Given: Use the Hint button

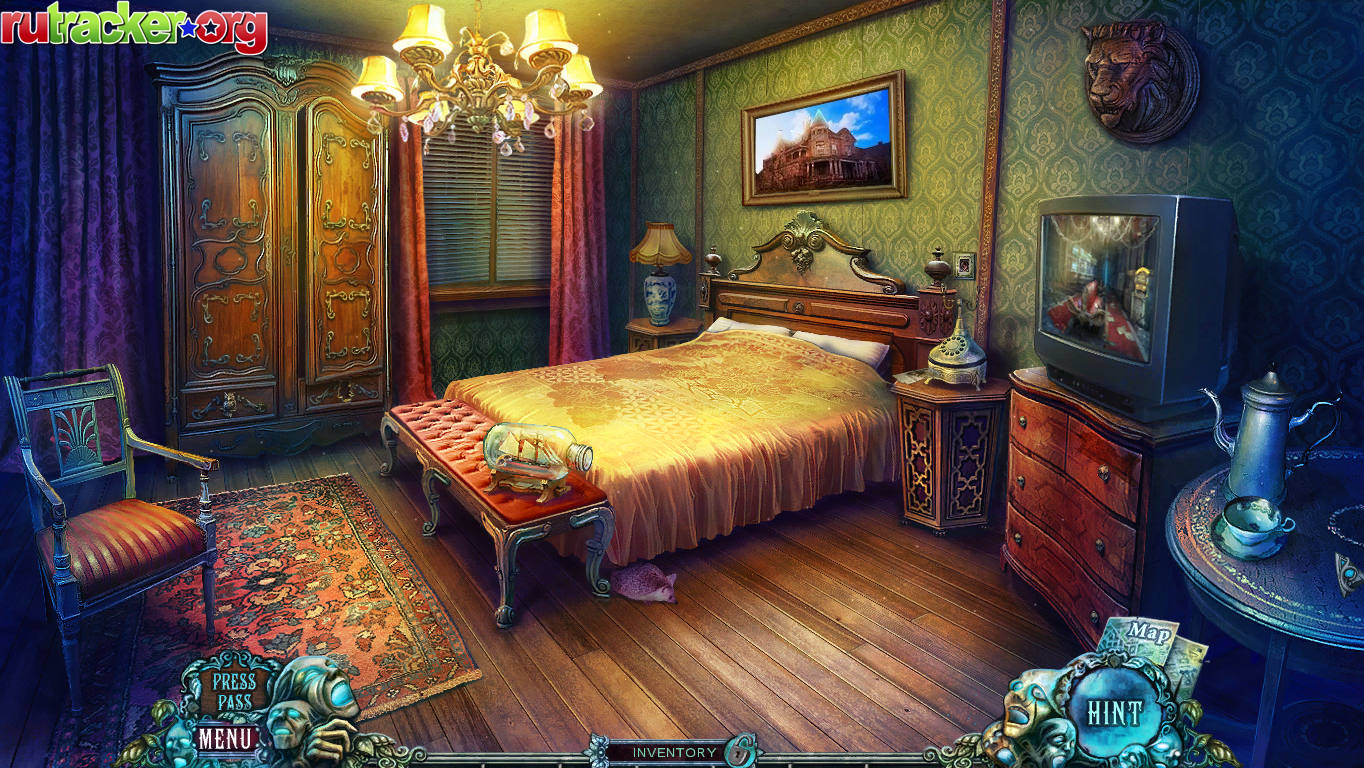Looking at the screenshot, I should pos(1113,713).
